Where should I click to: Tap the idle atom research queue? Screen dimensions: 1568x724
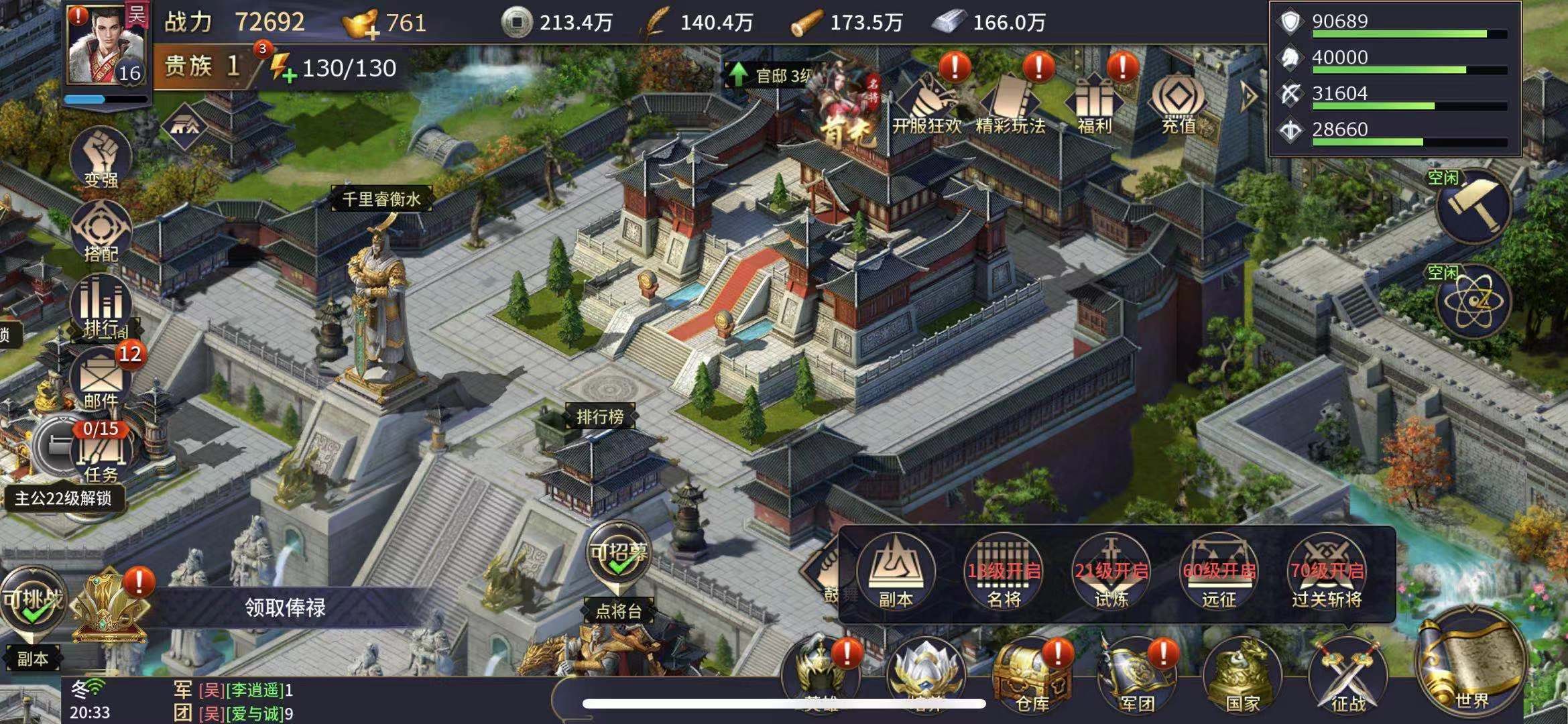[x=1473, y=302]
